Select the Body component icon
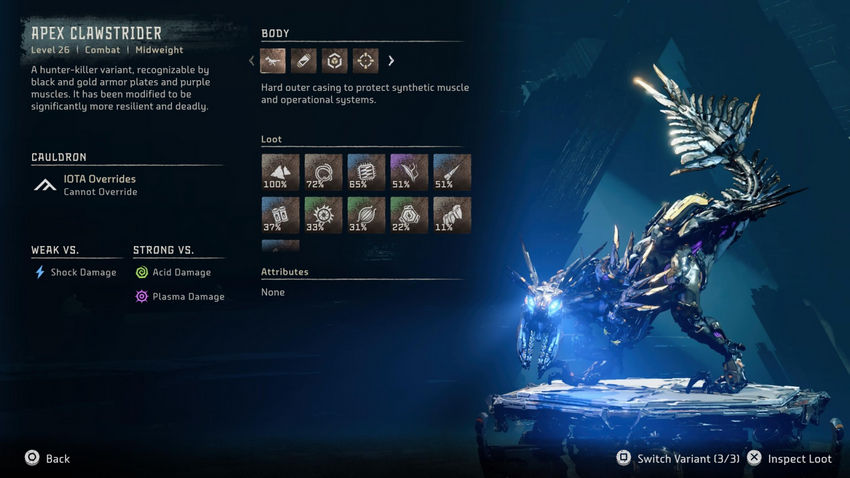850x478 pixels. (x=273, y=61)
